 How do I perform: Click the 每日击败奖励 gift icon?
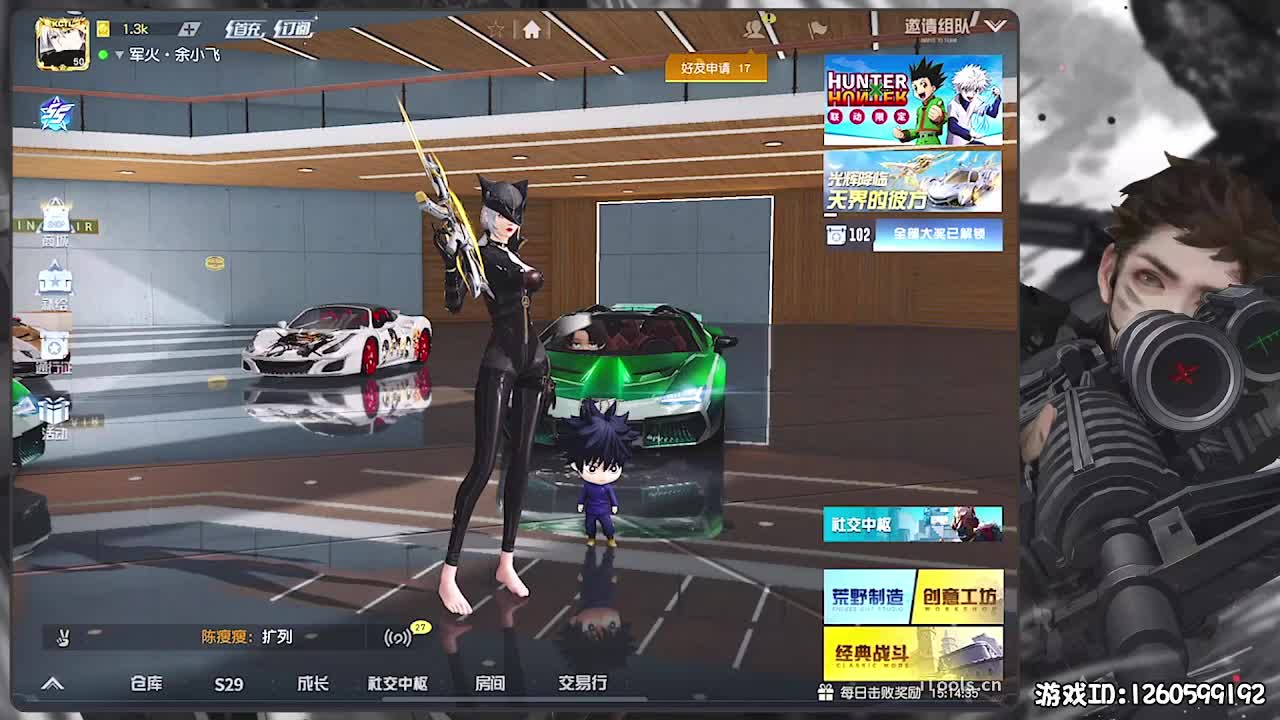[x=825, y=692]
